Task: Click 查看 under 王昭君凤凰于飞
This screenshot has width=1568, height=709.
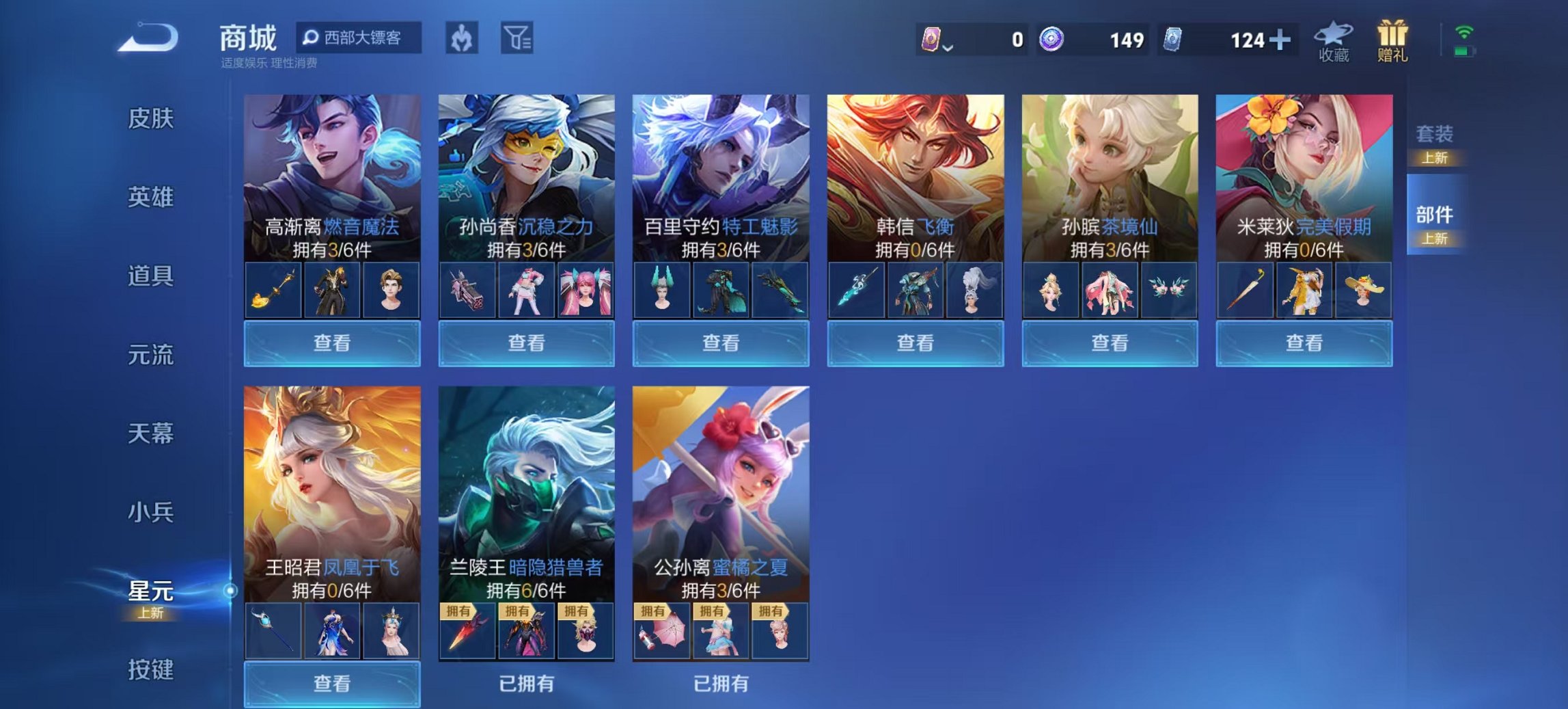Action: tap(331, 684)
